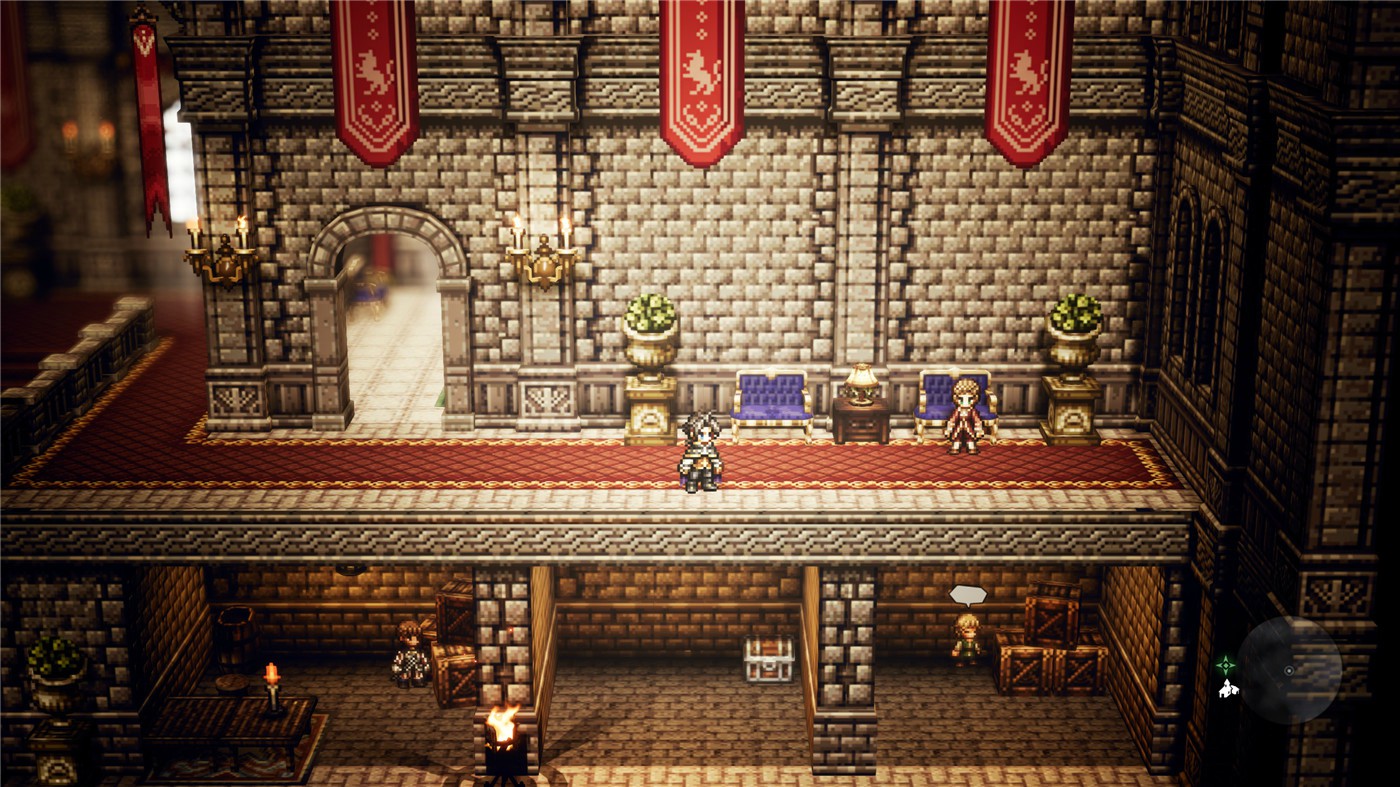
Task: Select the white town building icon
Action: tap(1226, 688)
